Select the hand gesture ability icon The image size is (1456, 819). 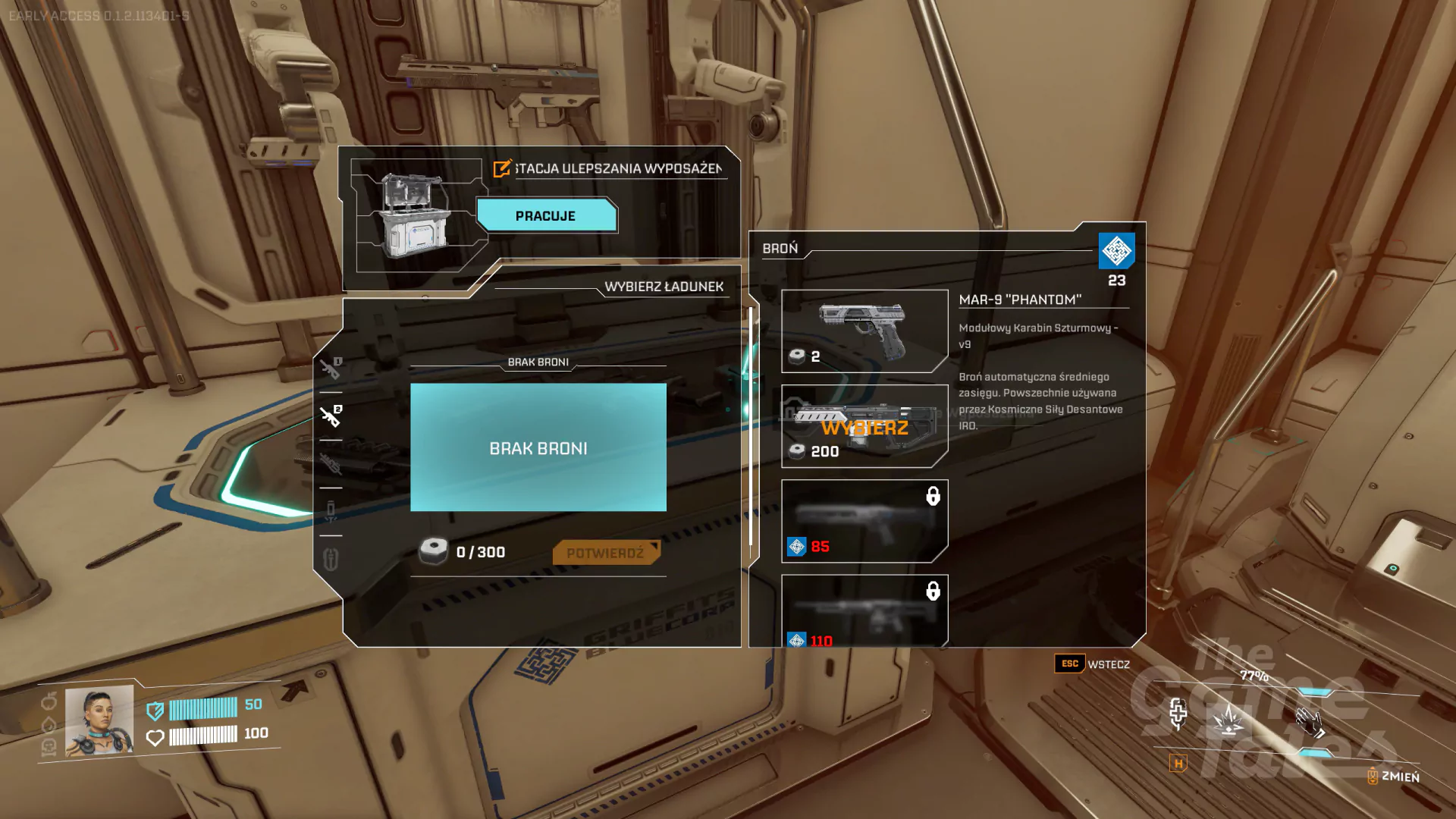1310,722
